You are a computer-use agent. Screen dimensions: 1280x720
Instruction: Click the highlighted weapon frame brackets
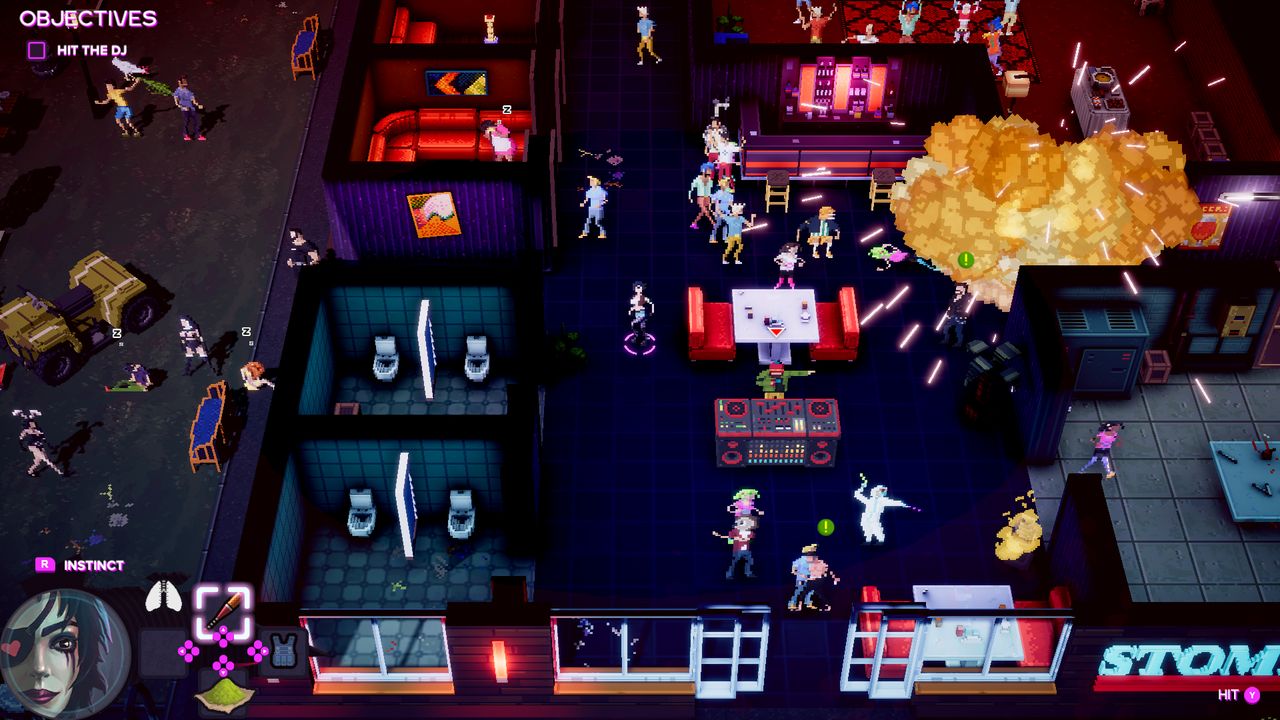pos(222,607)
